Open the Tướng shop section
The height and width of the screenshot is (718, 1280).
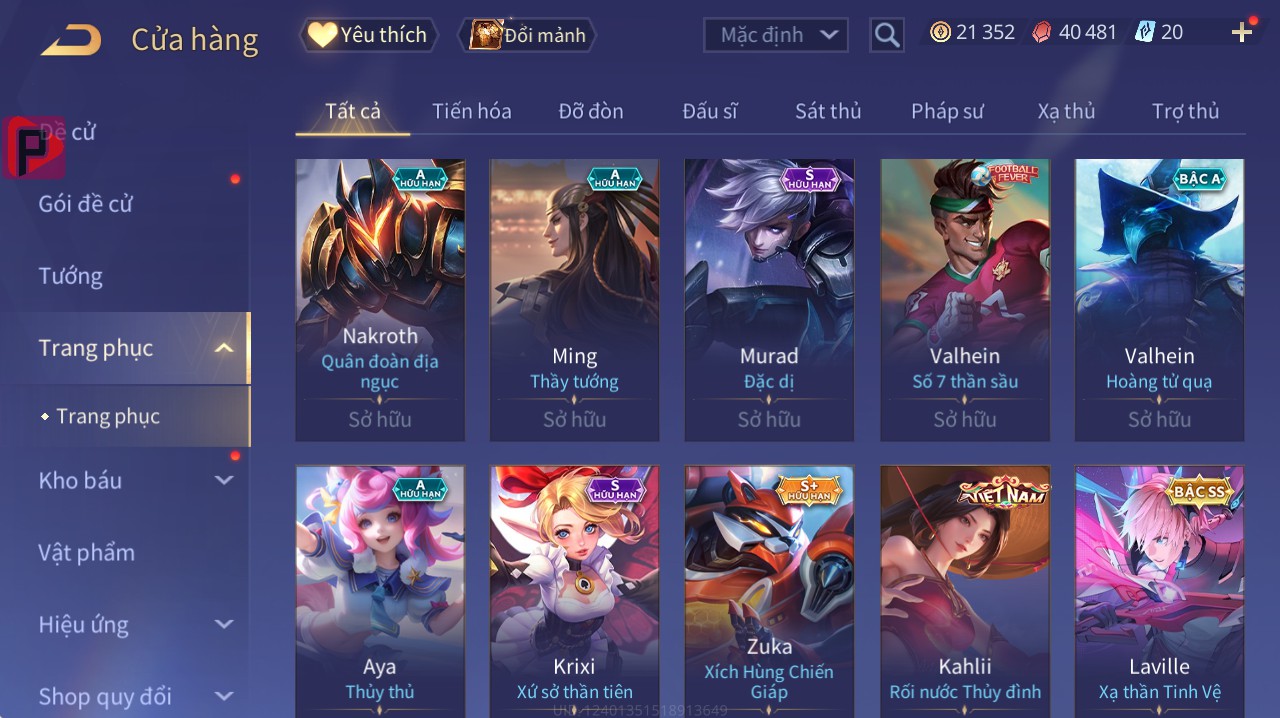[71, 276]
